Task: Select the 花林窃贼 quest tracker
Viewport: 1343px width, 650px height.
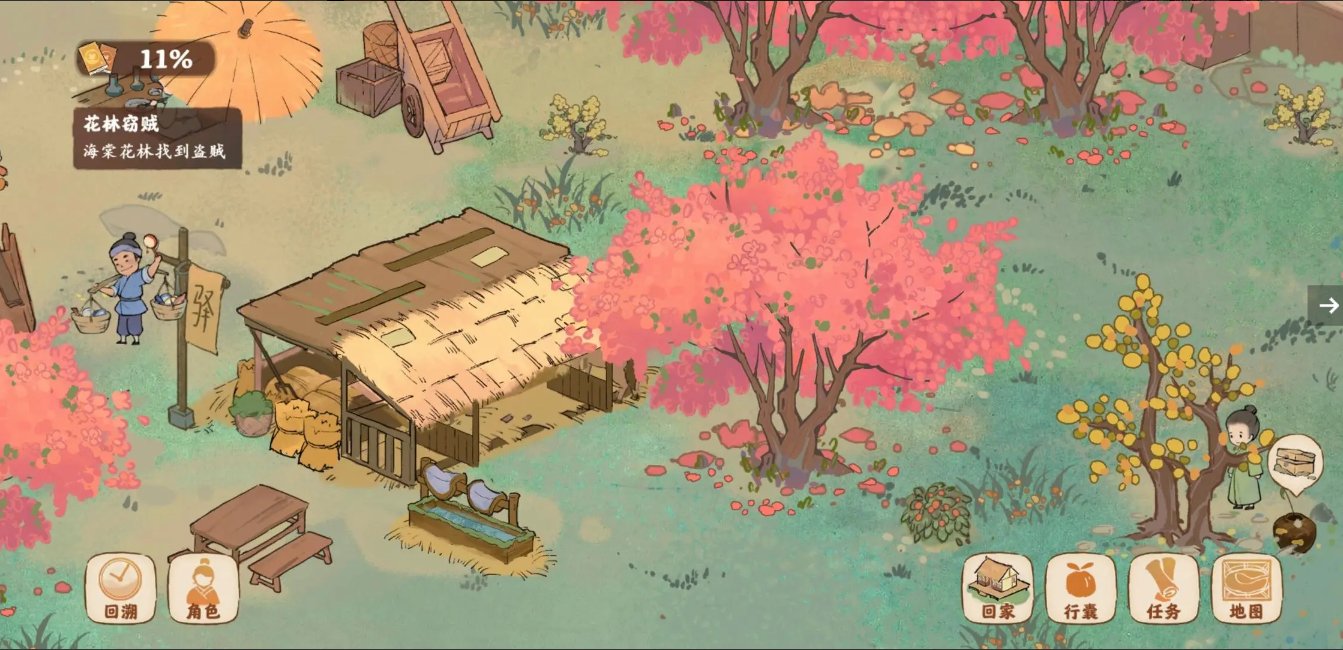Action: 160,138
